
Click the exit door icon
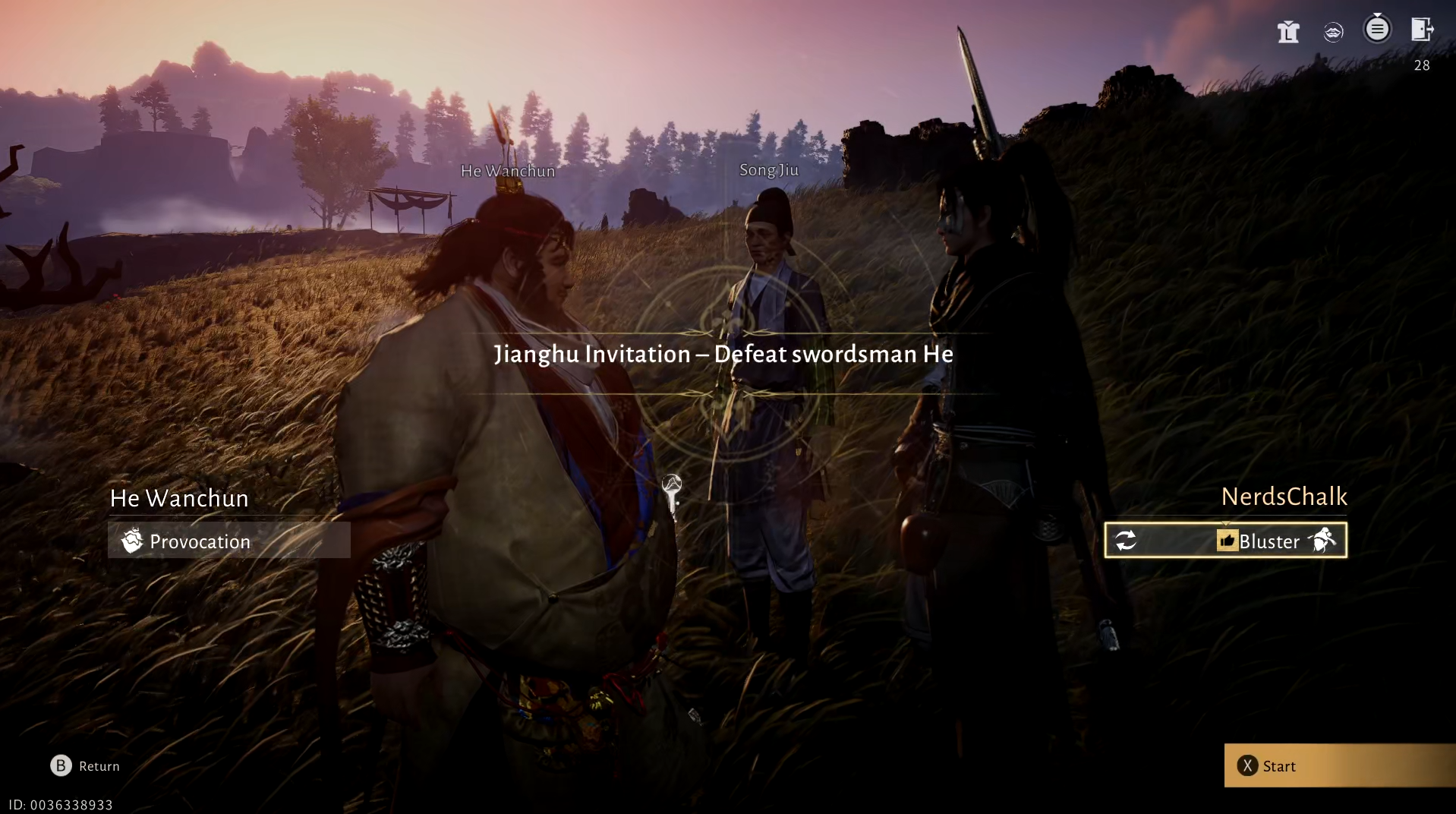coord(1422,30)
